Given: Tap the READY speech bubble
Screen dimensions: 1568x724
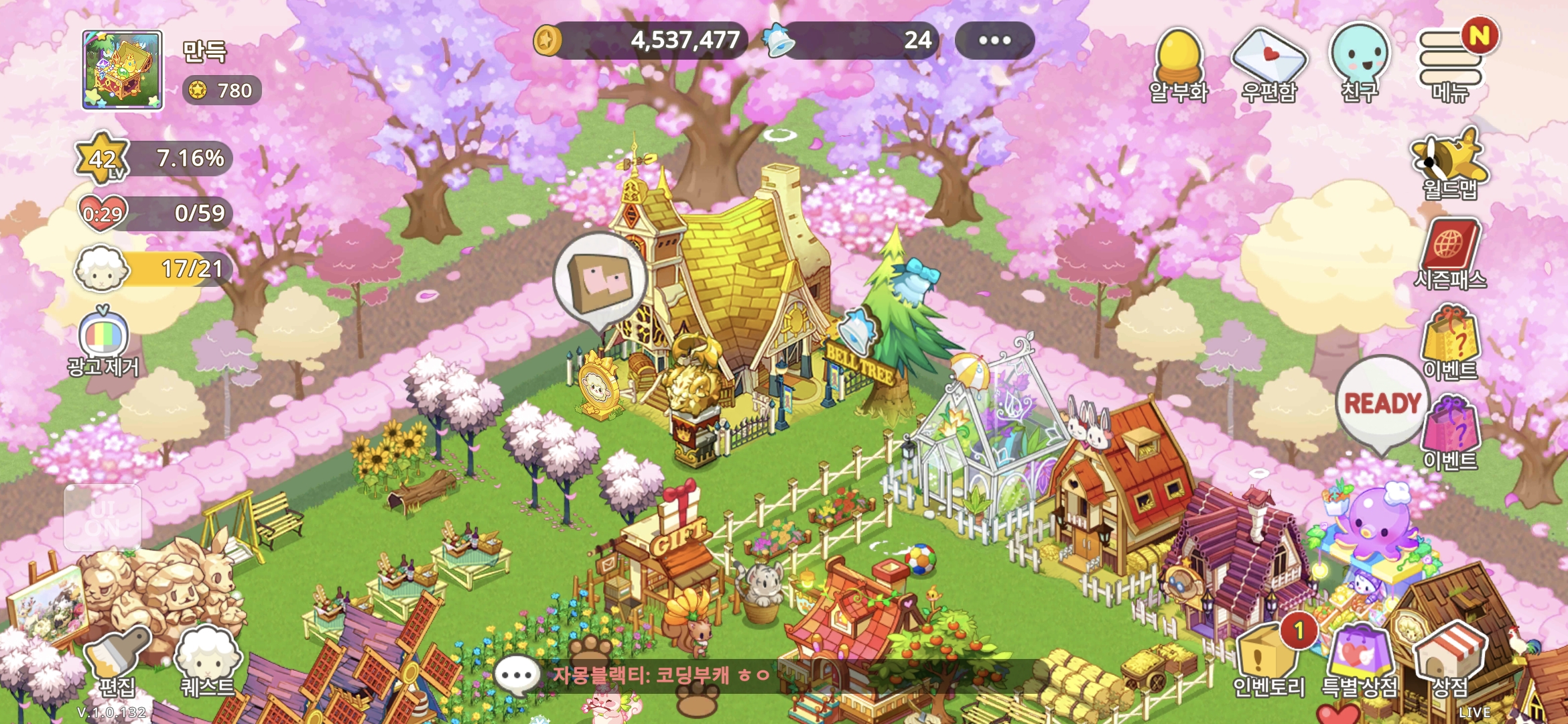Looking at the screenshot, I should coord(1383,404).
